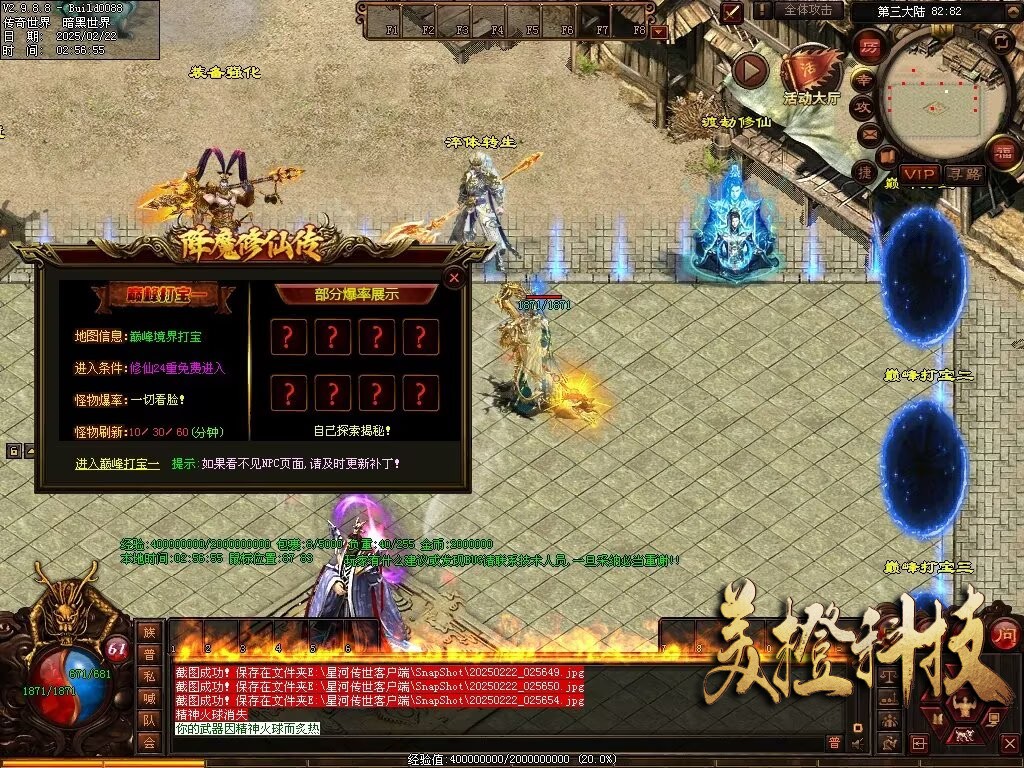Toggle the speaker sound icon

click(857, 743)
